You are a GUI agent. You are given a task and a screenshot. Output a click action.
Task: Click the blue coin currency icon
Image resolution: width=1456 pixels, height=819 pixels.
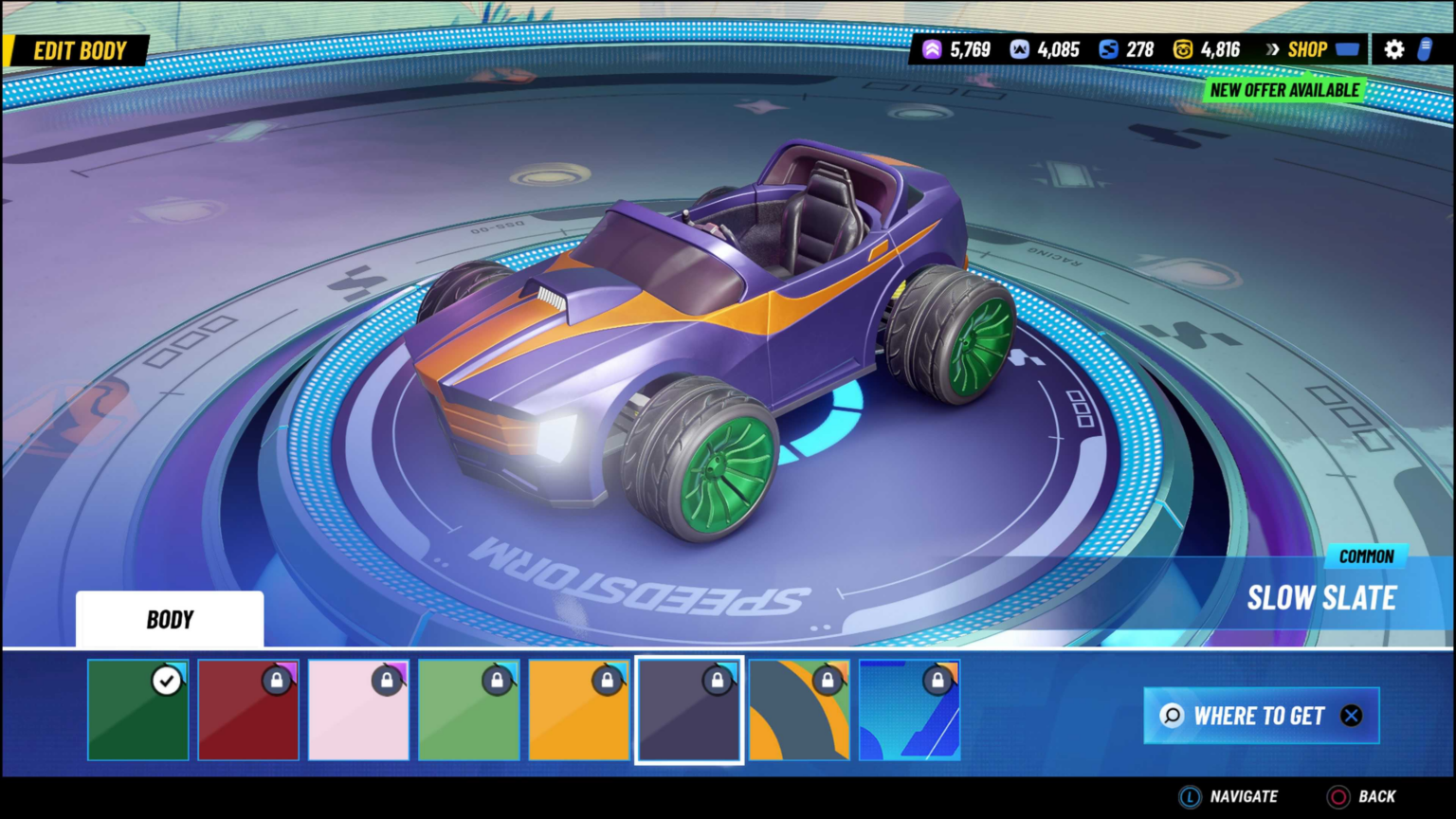point(1019,48)
